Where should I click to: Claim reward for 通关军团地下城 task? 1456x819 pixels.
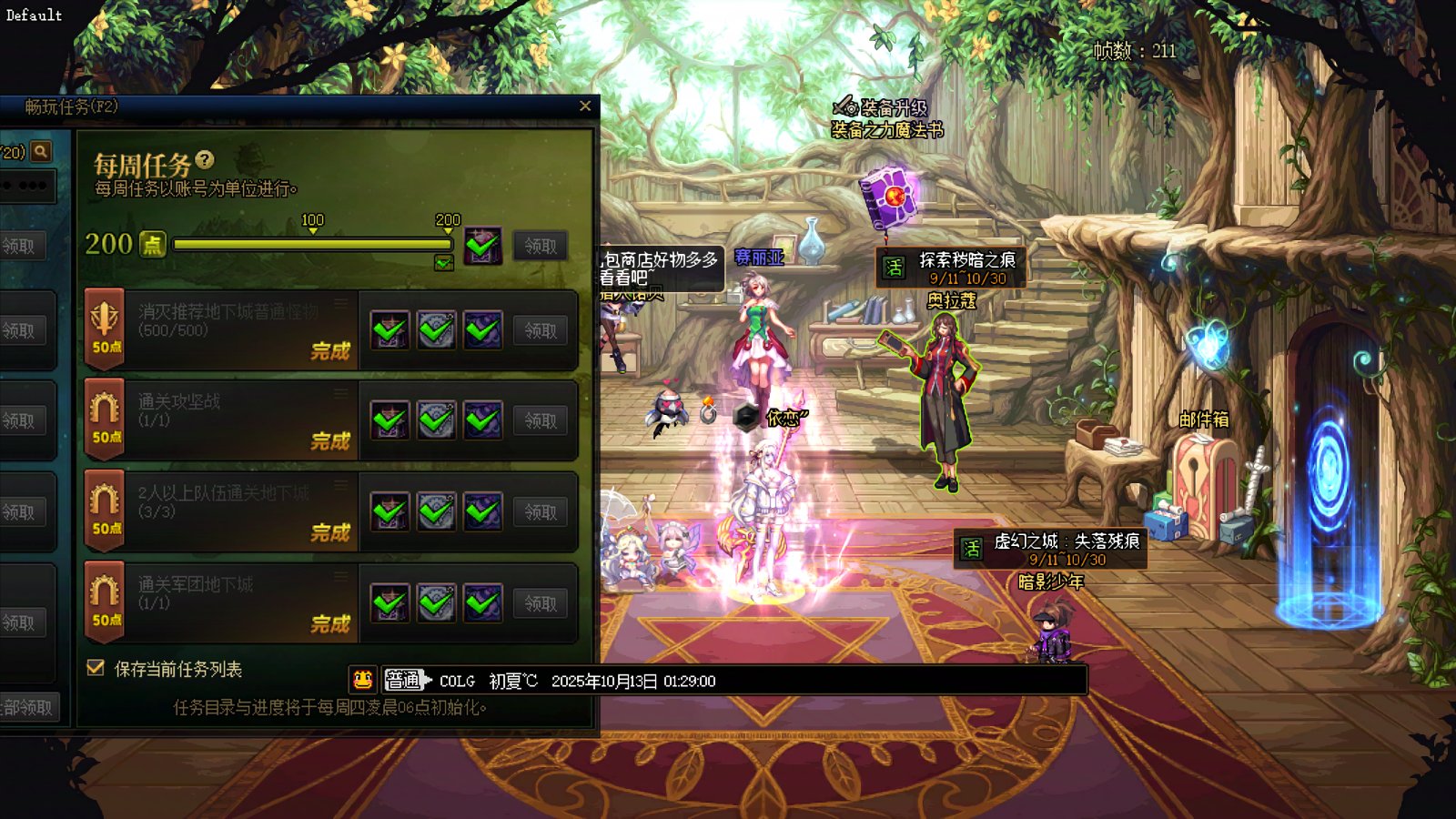coord(540,603)
